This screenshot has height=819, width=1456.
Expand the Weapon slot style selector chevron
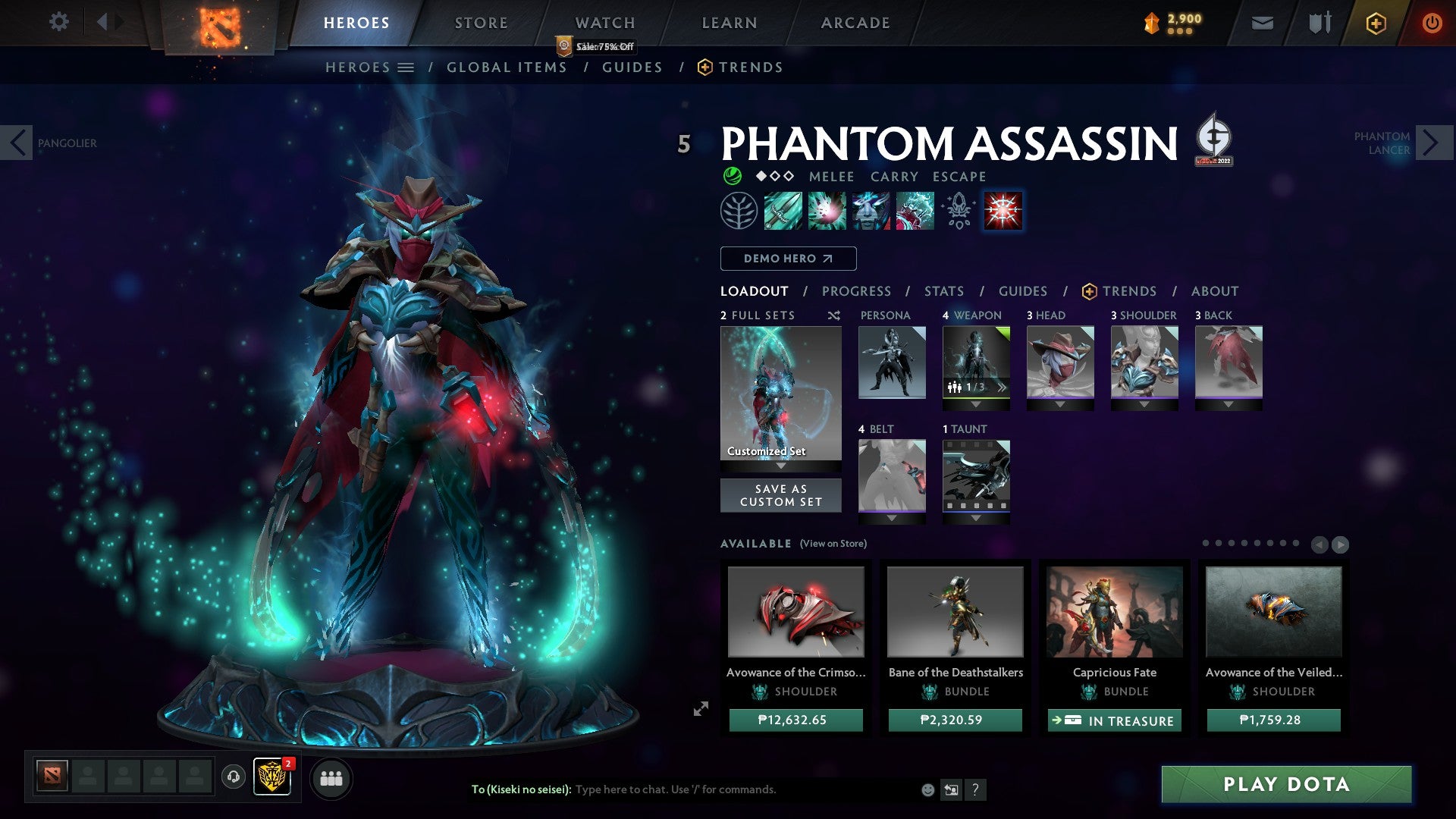click(x=1001, y=387)
